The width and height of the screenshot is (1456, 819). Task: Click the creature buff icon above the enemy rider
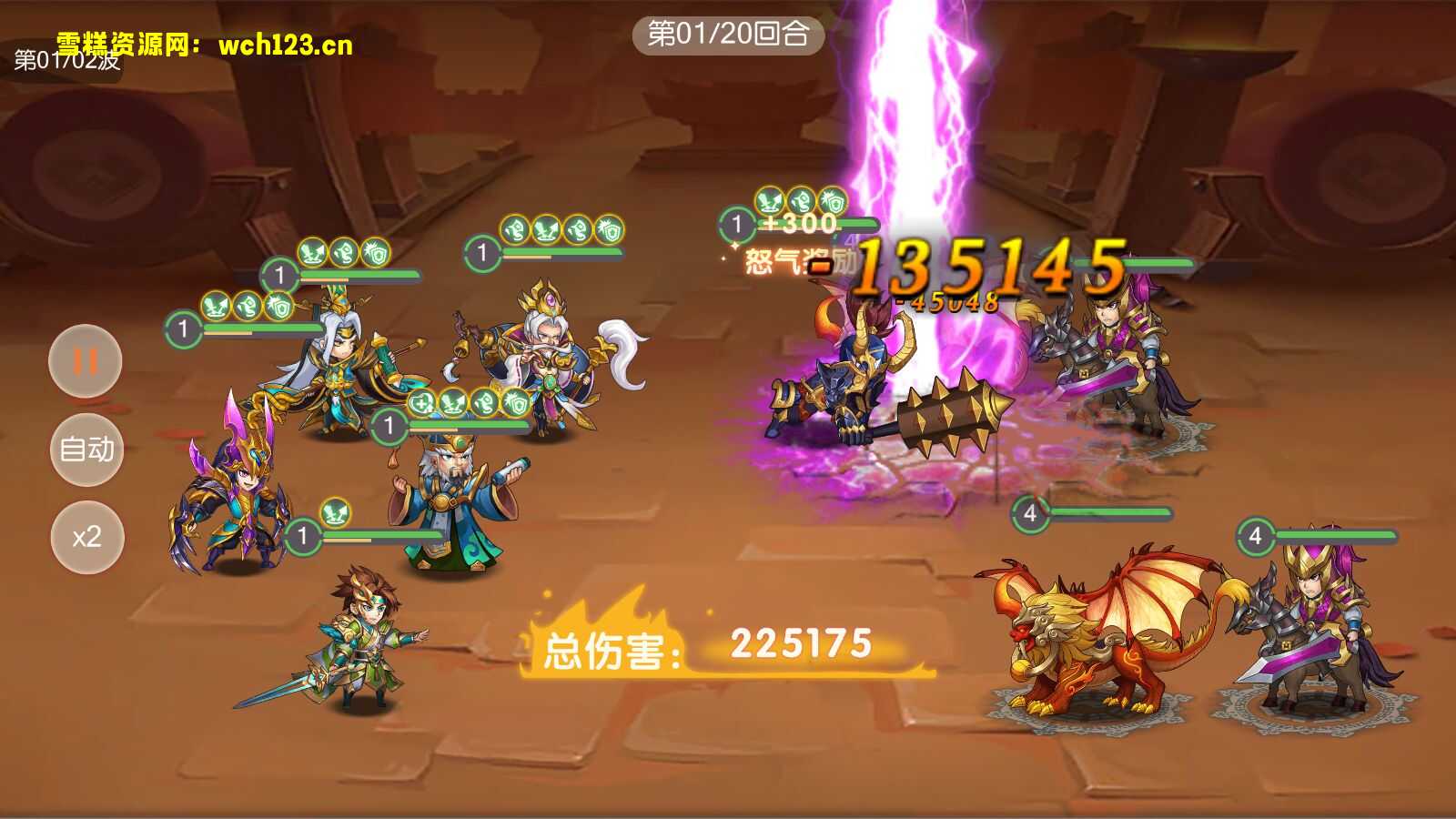pyautogui.click(x=801, y=199)
